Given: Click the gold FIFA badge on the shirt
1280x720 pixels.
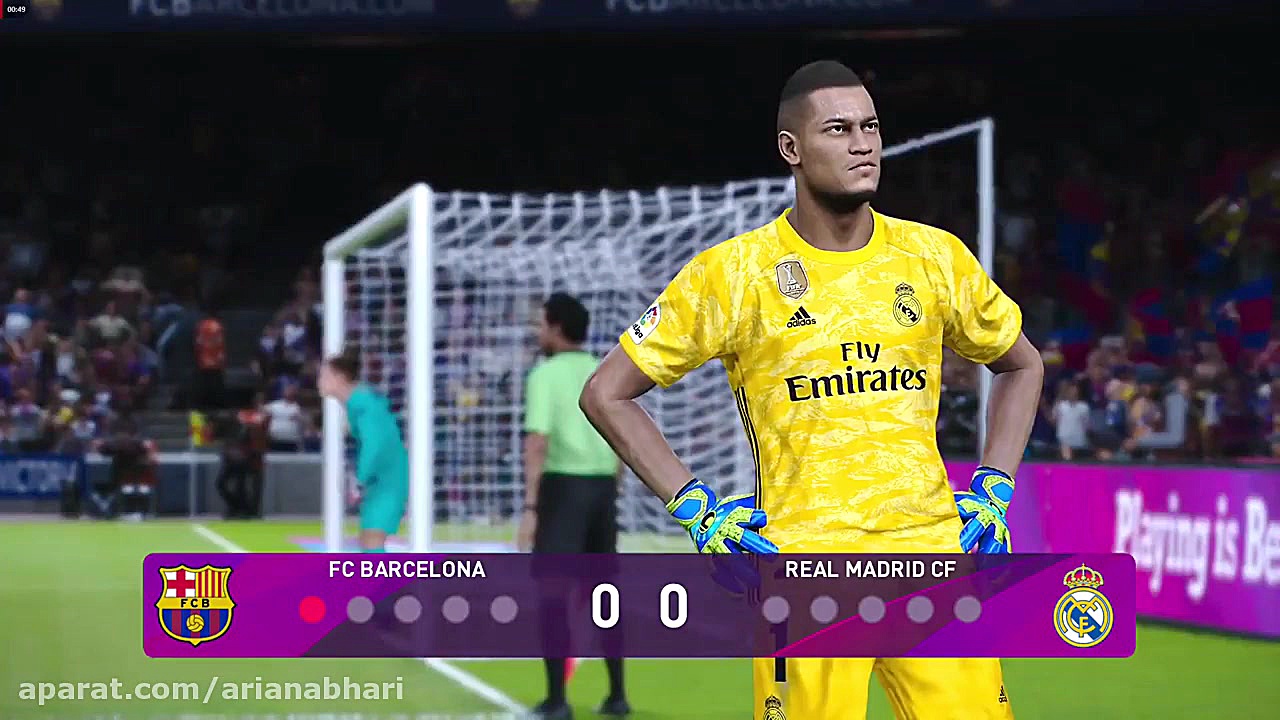Looking at the screenshot, I should [790, 280].
